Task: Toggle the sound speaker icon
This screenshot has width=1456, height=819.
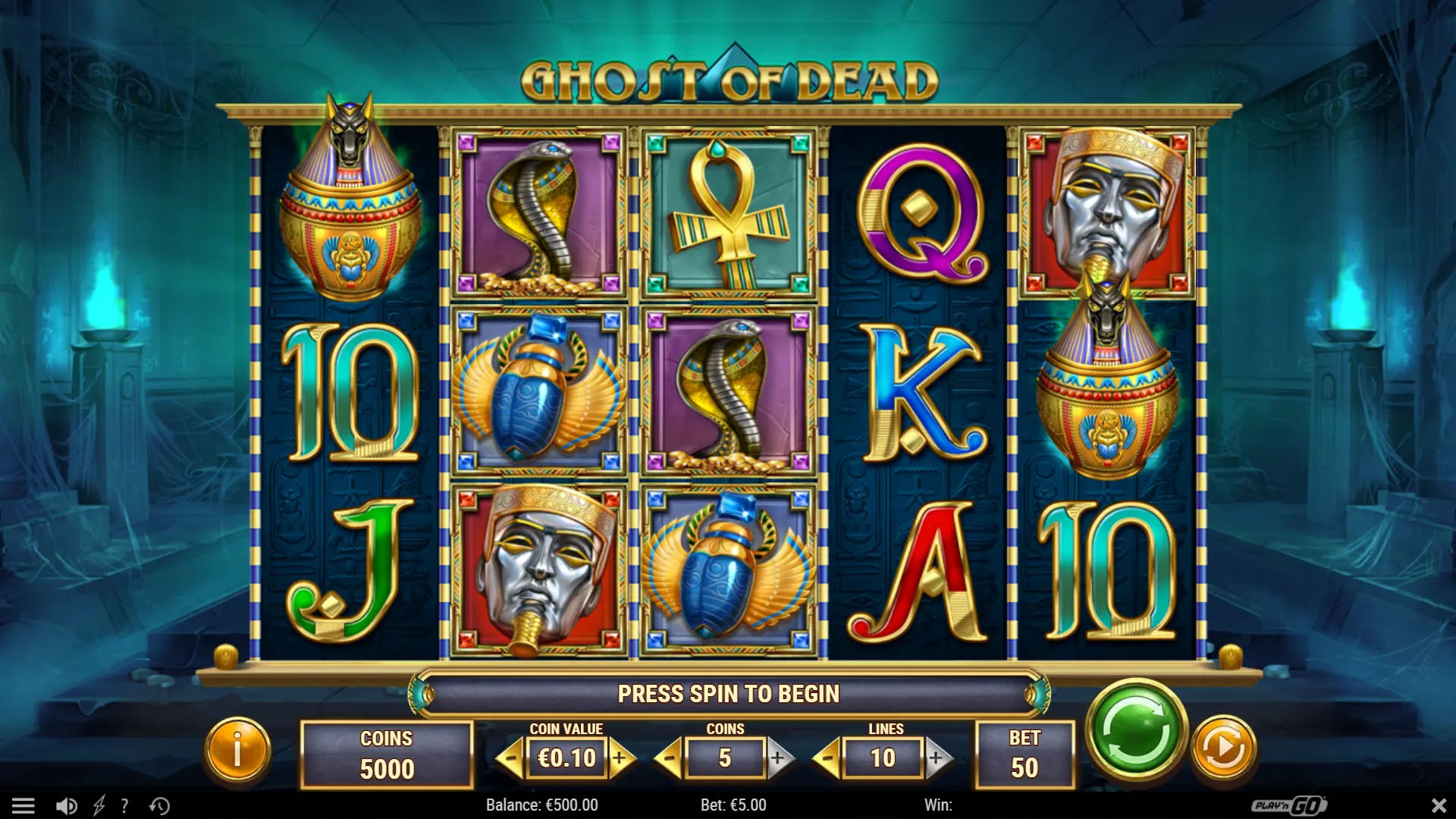Action: (67, 805)
